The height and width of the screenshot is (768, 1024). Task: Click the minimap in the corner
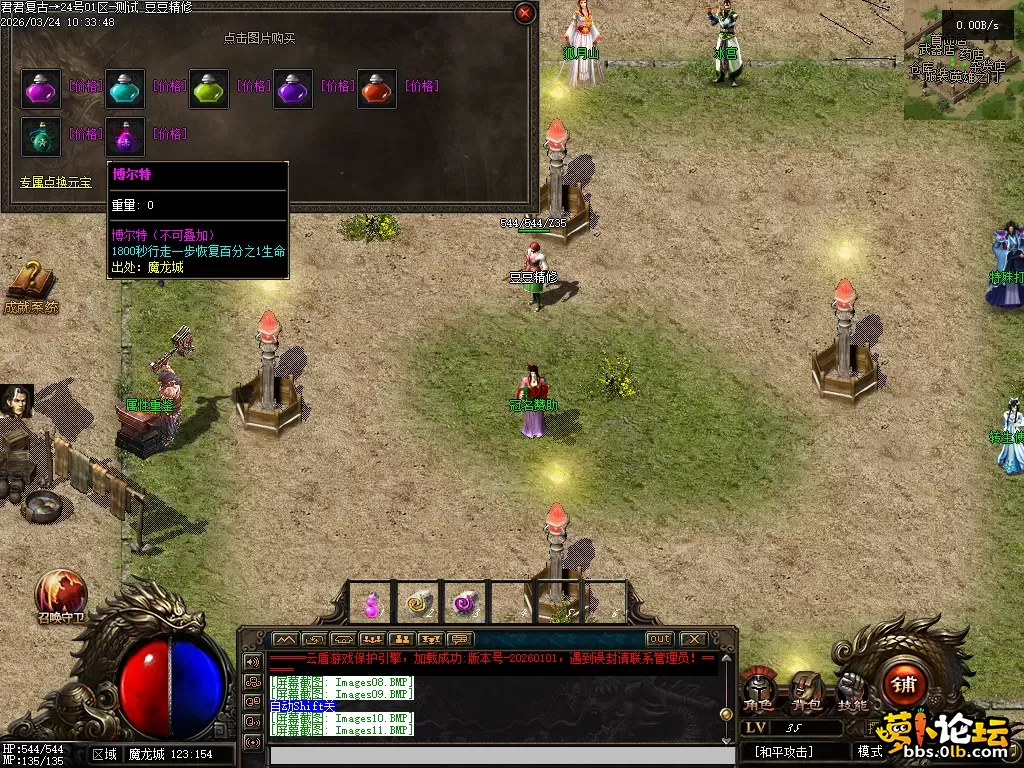(962, 58)
